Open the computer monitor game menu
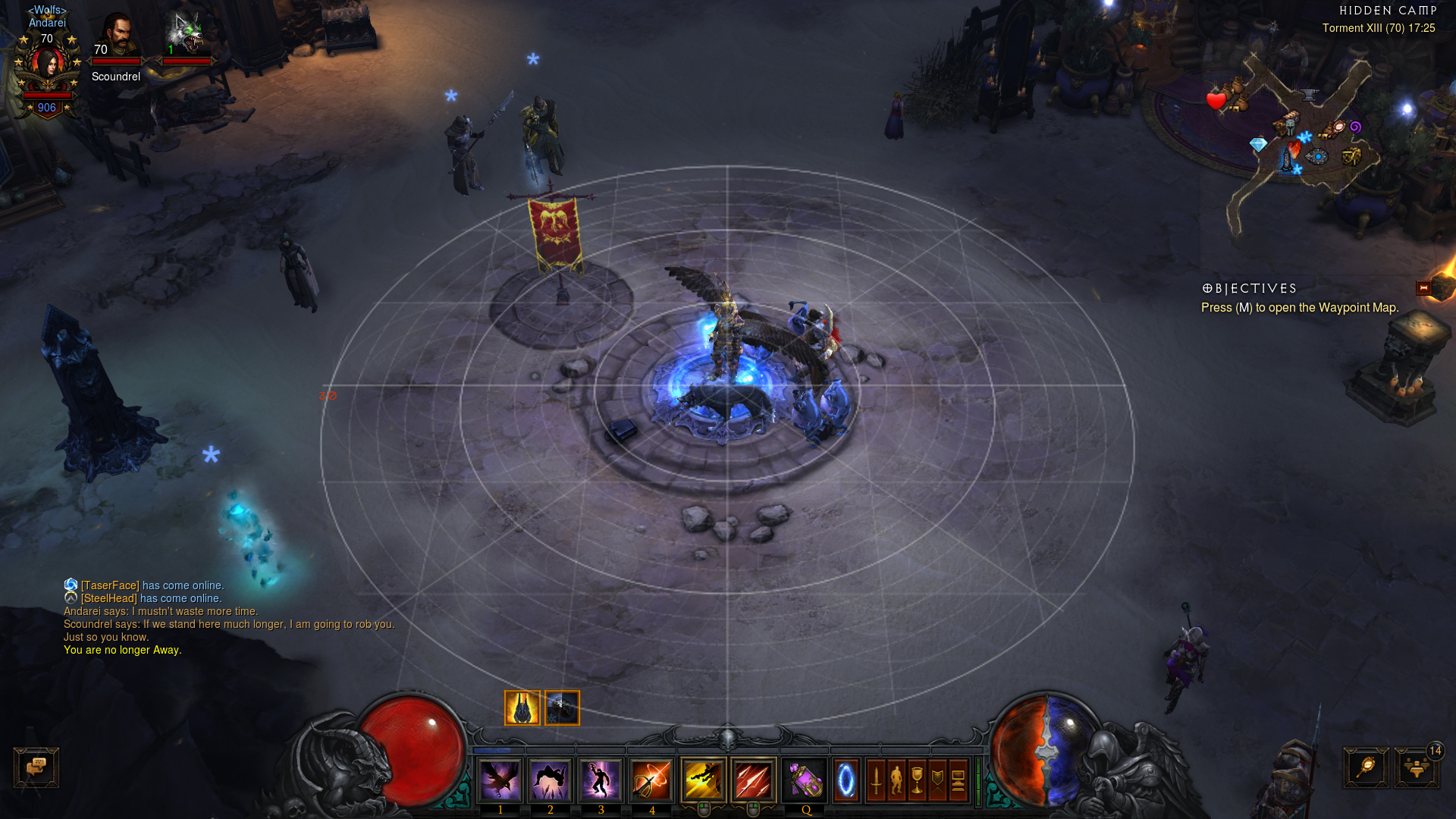This screenshot has height=819, width=1456. coord(958,780)
